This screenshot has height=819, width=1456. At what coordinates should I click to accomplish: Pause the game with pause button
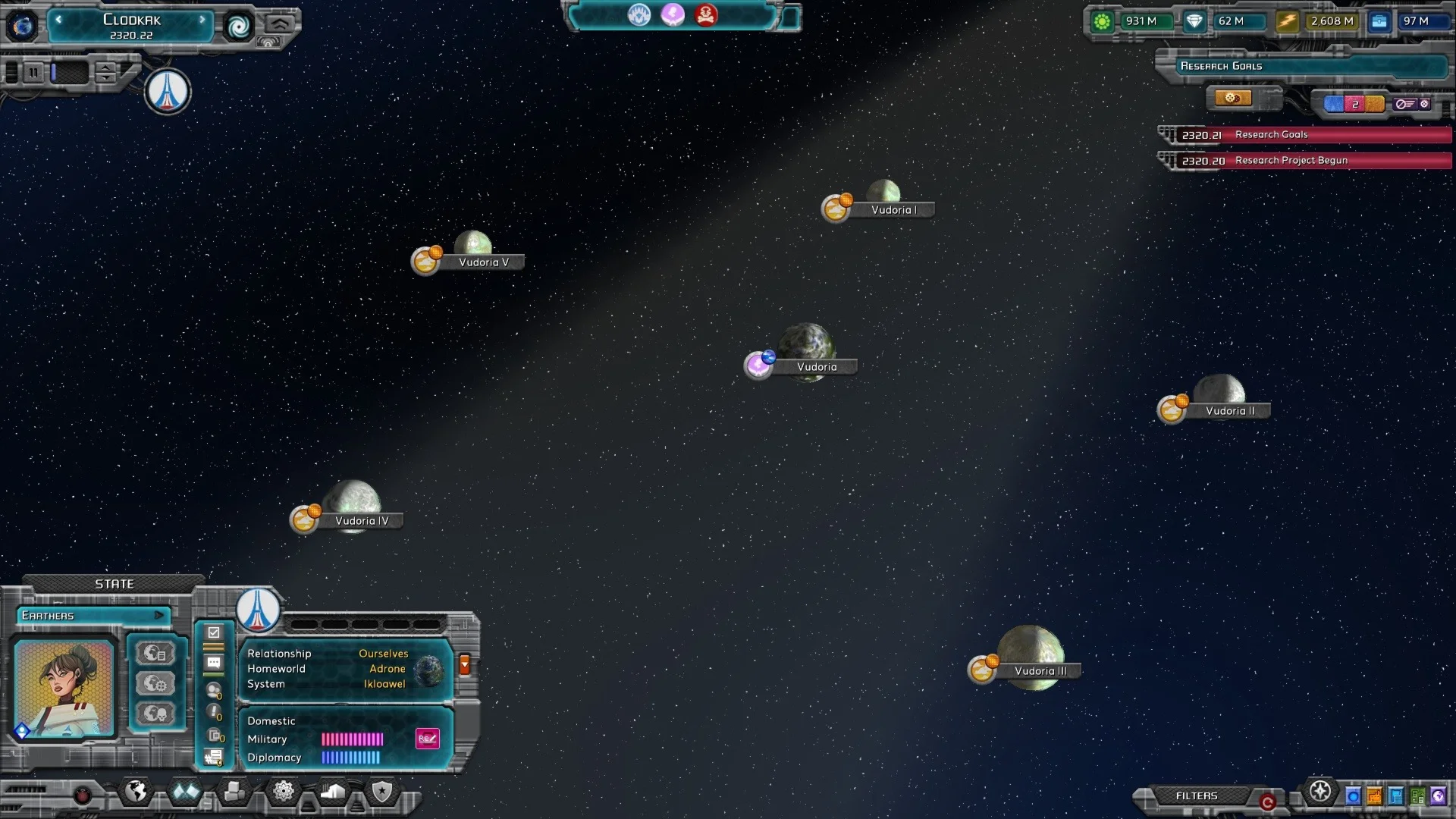(33, 73)
